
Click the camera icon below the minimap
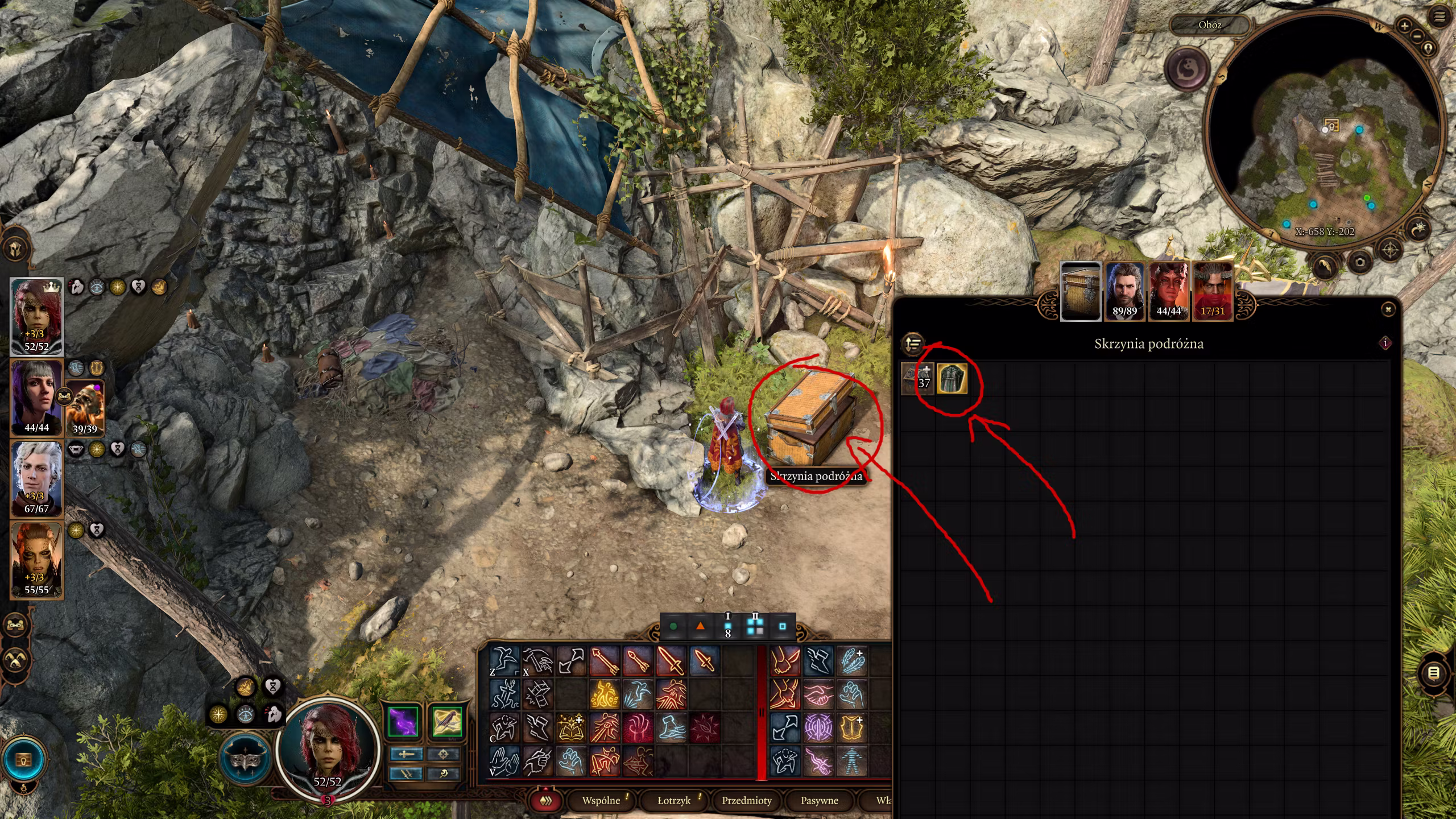[1360, 262]
